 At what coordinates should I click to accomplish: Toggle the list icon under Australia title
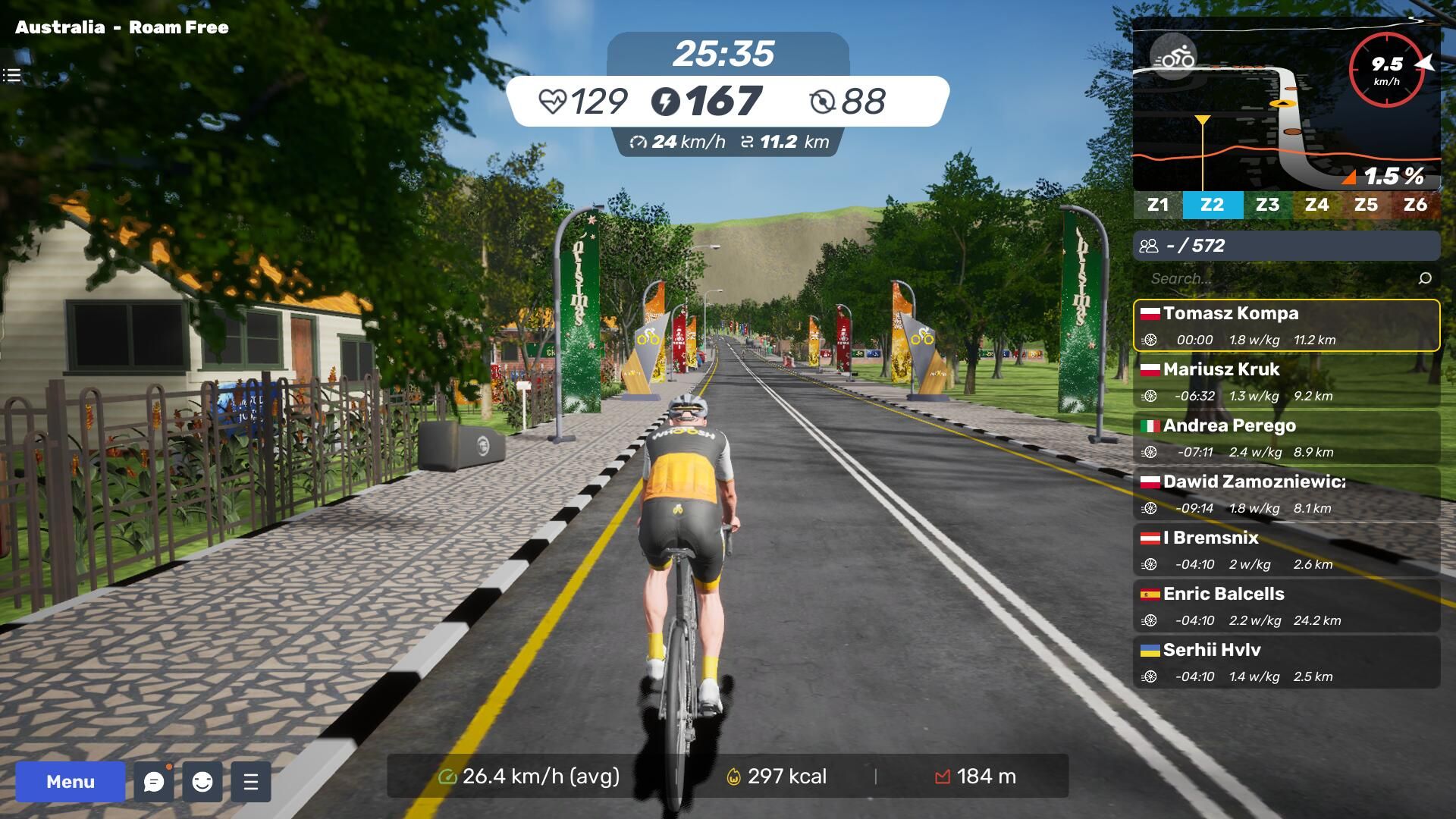11,75
